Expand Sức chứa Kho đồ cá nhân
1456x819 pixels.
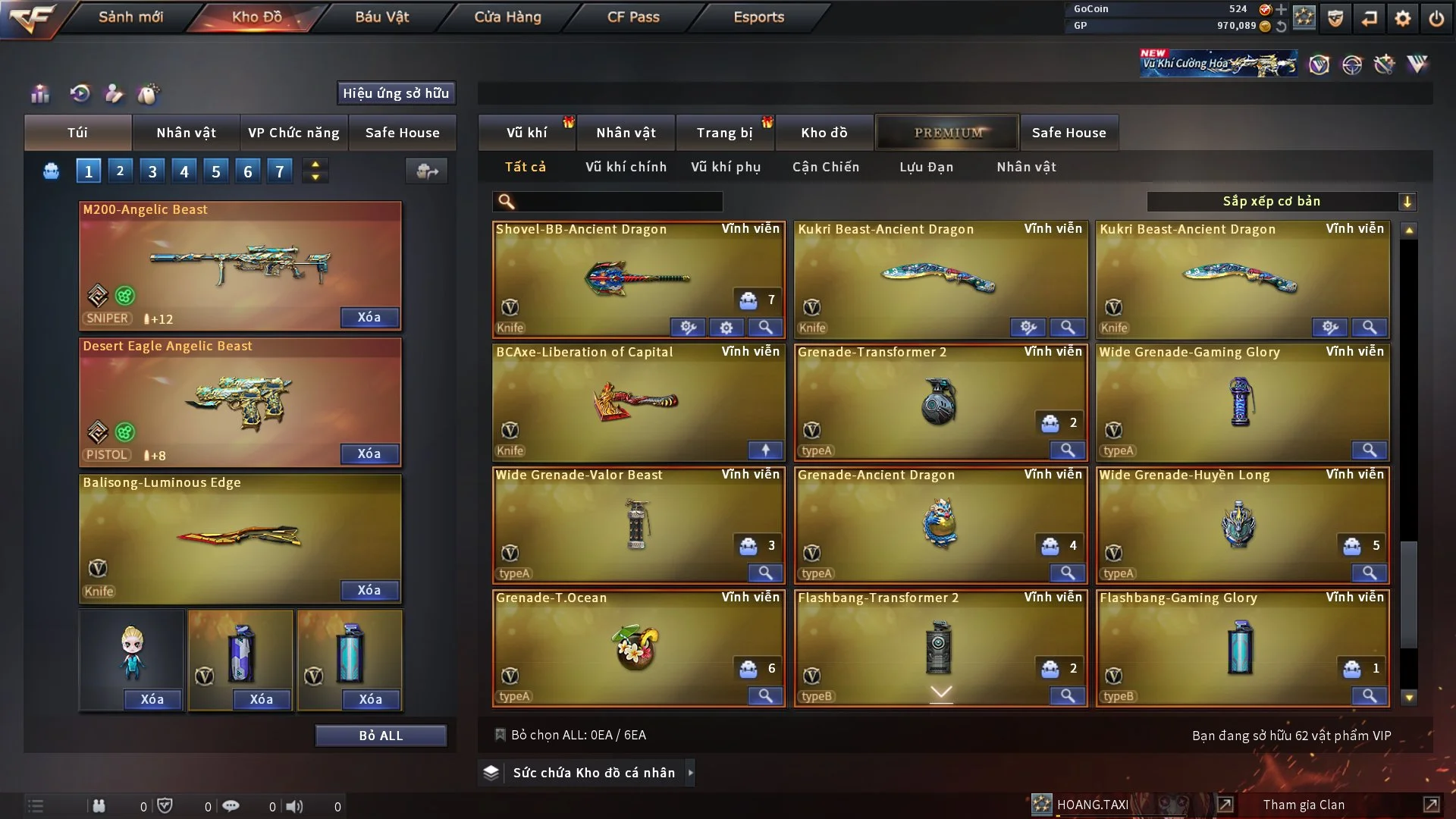[594, 773]
